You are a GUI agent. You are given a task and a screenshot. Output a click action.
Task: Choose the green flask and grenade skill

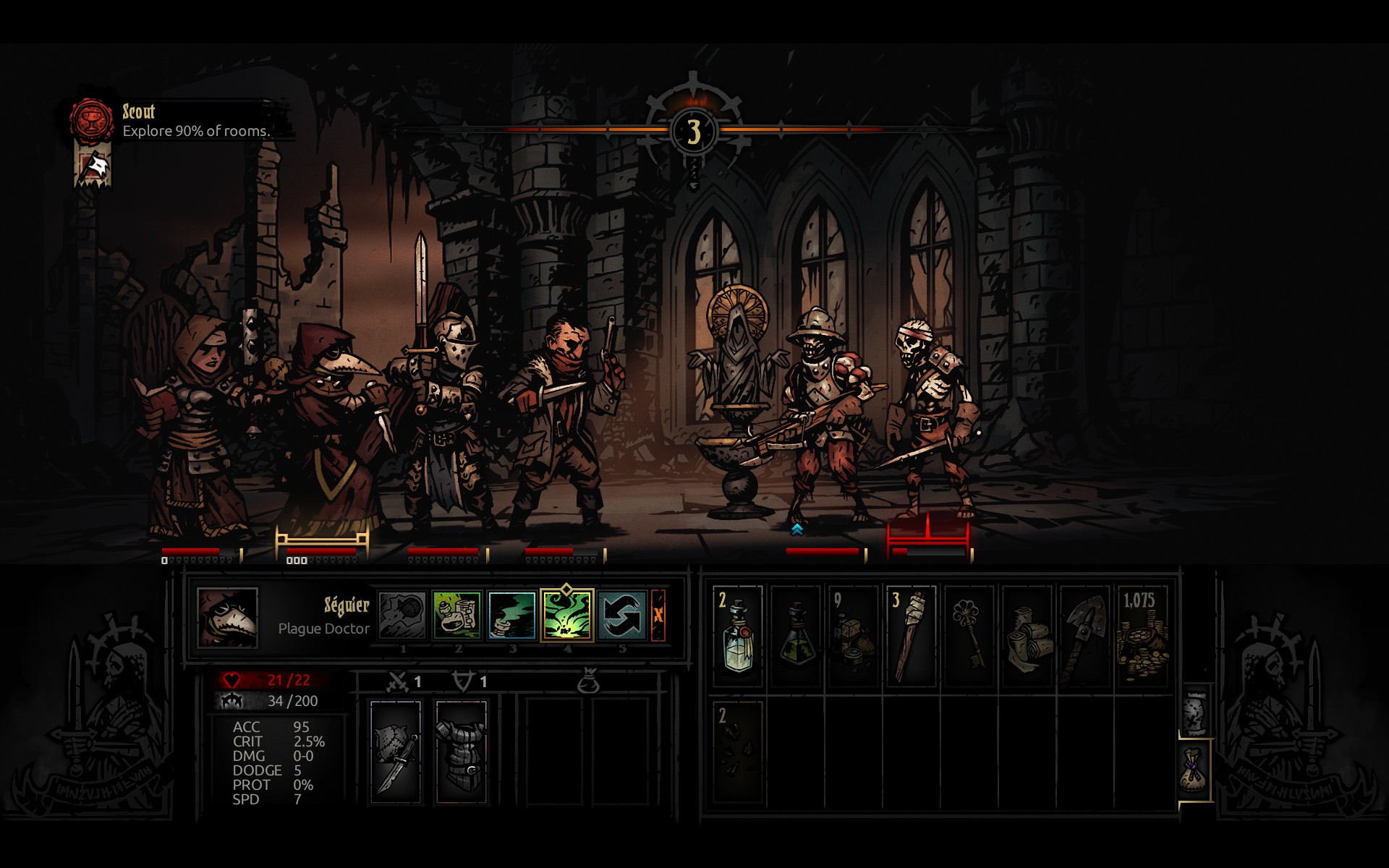[x=457, y=615]
